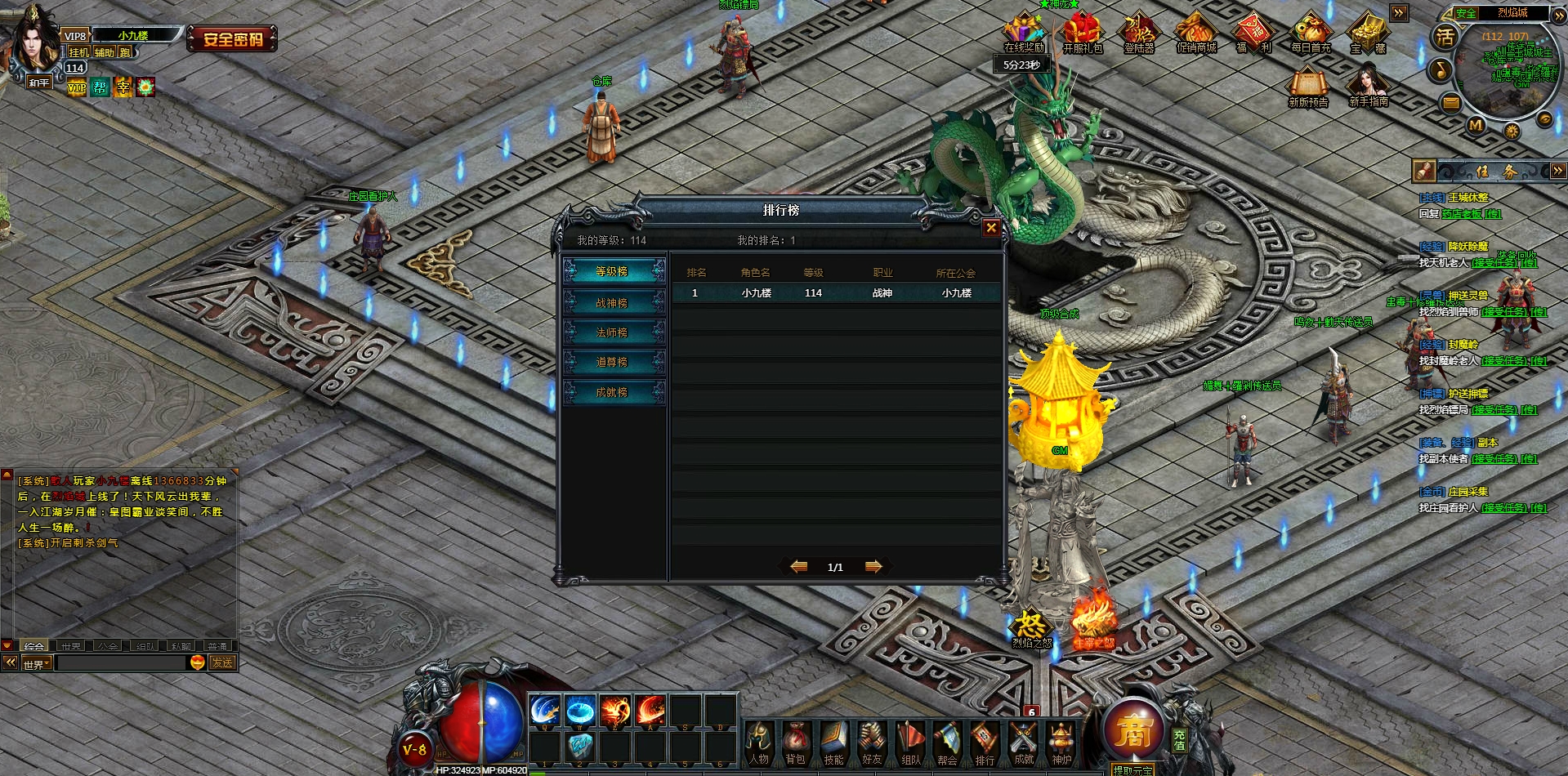Switch to the 战神榜 ranking tab
Viewport: 1568px width, 776px height.
click(613, 303)
